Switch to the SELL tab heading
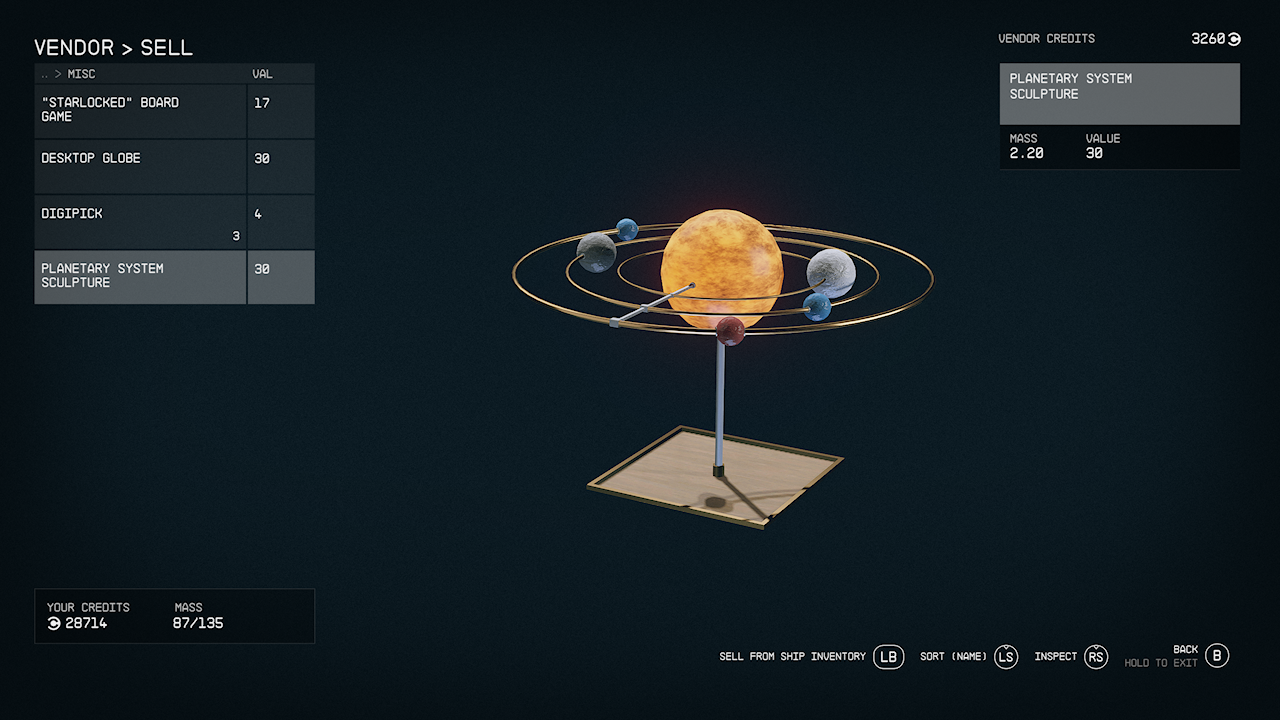The height and width of the screenshot is (720, 1280). [x=164, y=47]
